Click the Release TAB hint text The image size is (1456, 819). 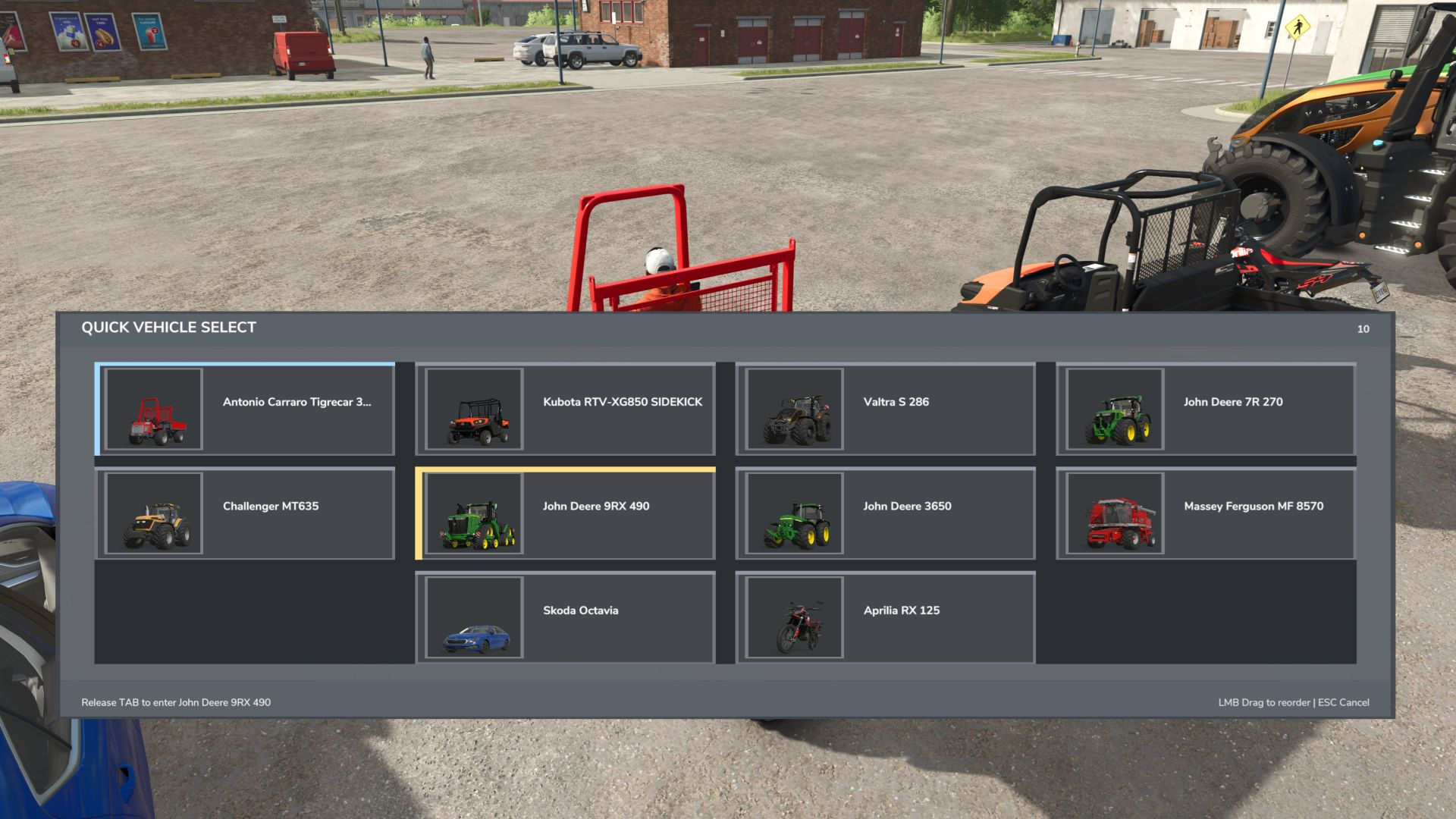click(177, 702)
